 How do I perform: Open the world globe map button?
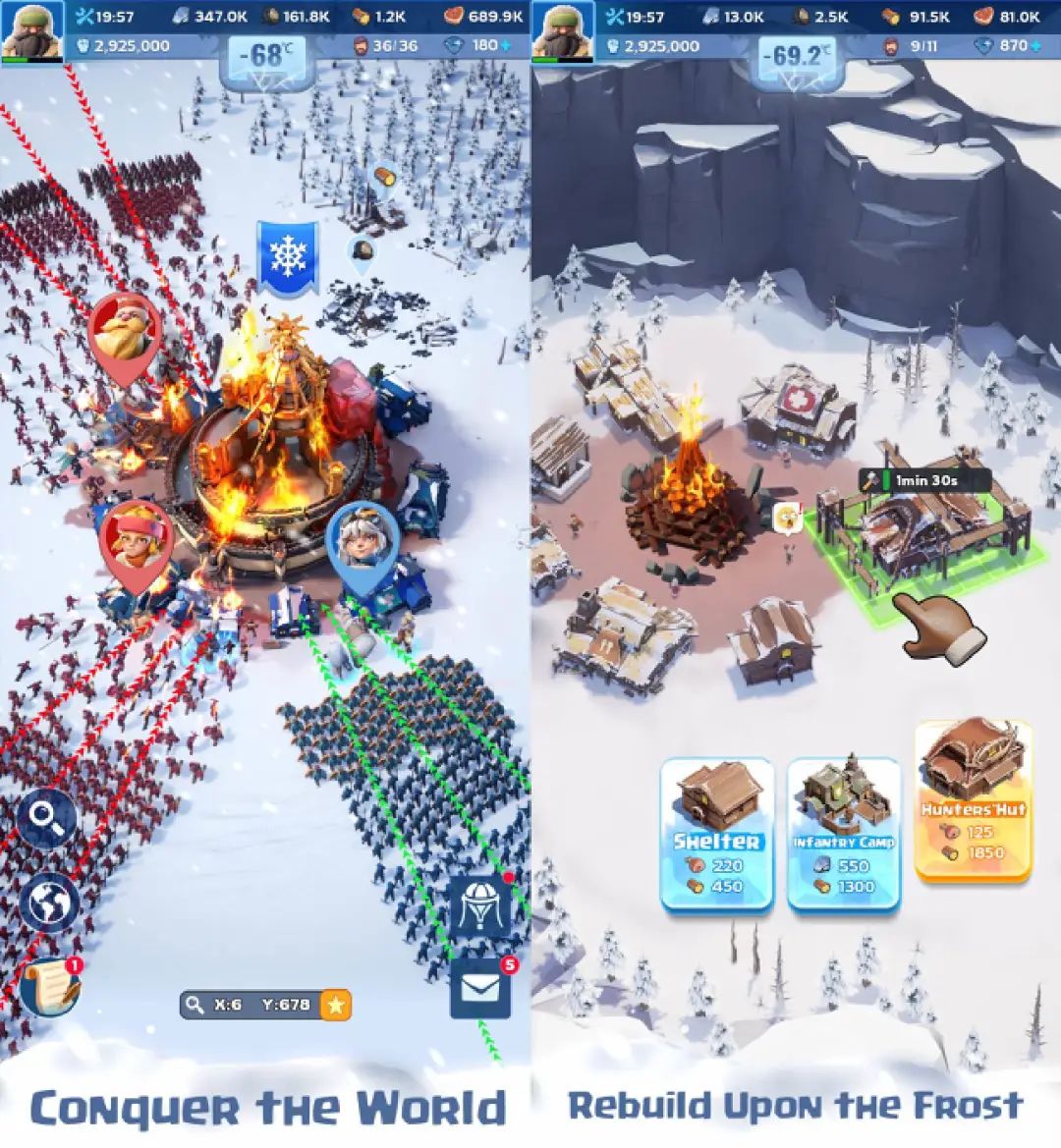point(49,902)
